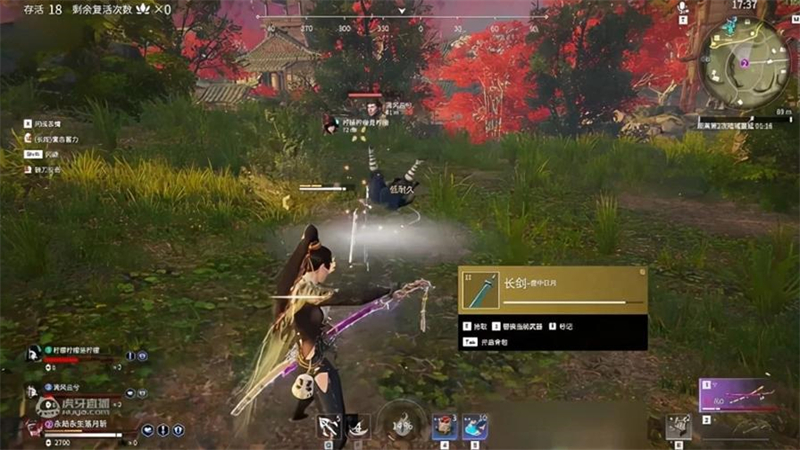The image size is (800, 450).
Task: Select the second skill icon beside the grappling hook
Action: click(357, 426)
